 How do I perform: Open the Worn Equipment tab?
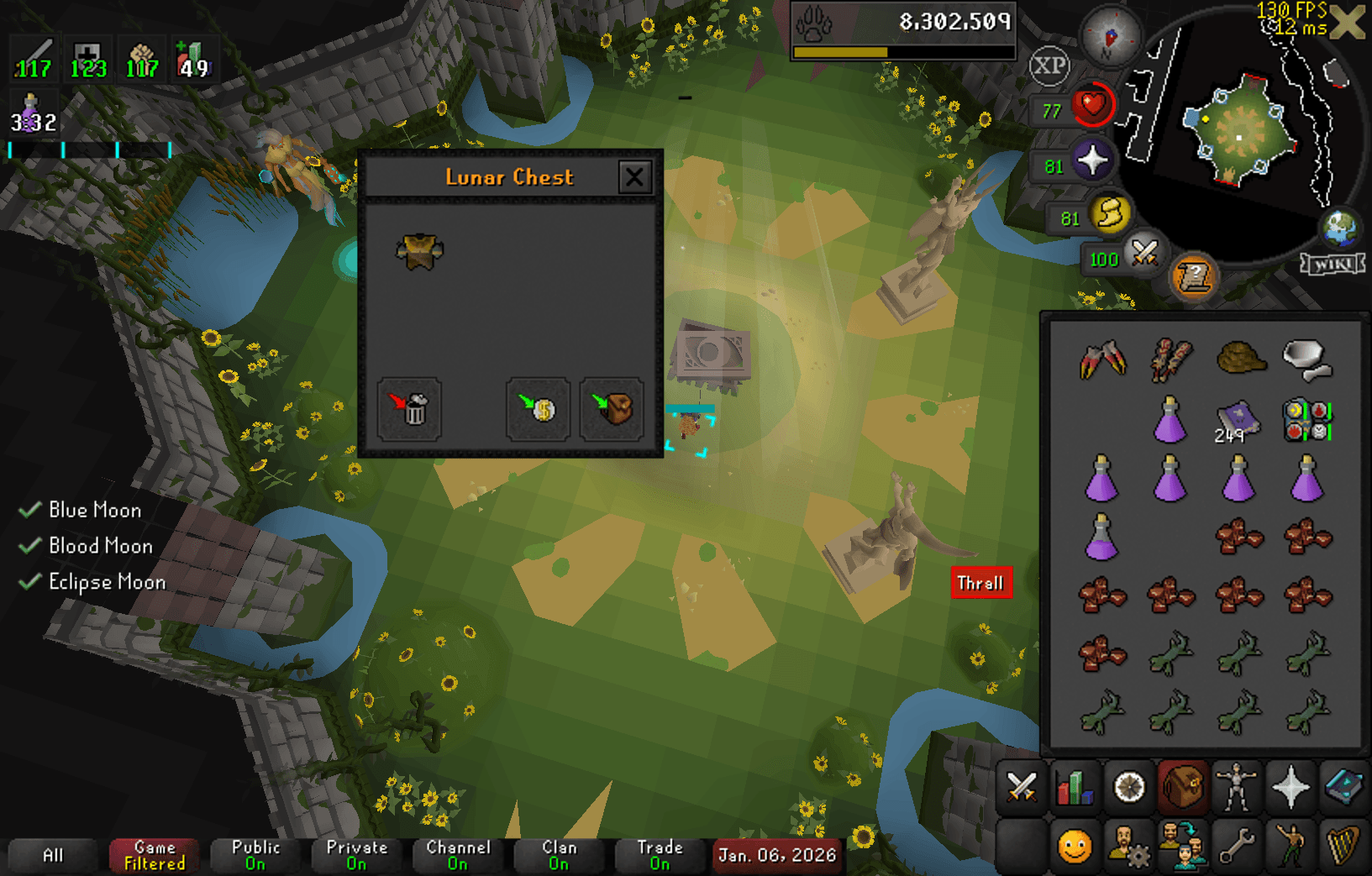click(x=1238, y=788)
